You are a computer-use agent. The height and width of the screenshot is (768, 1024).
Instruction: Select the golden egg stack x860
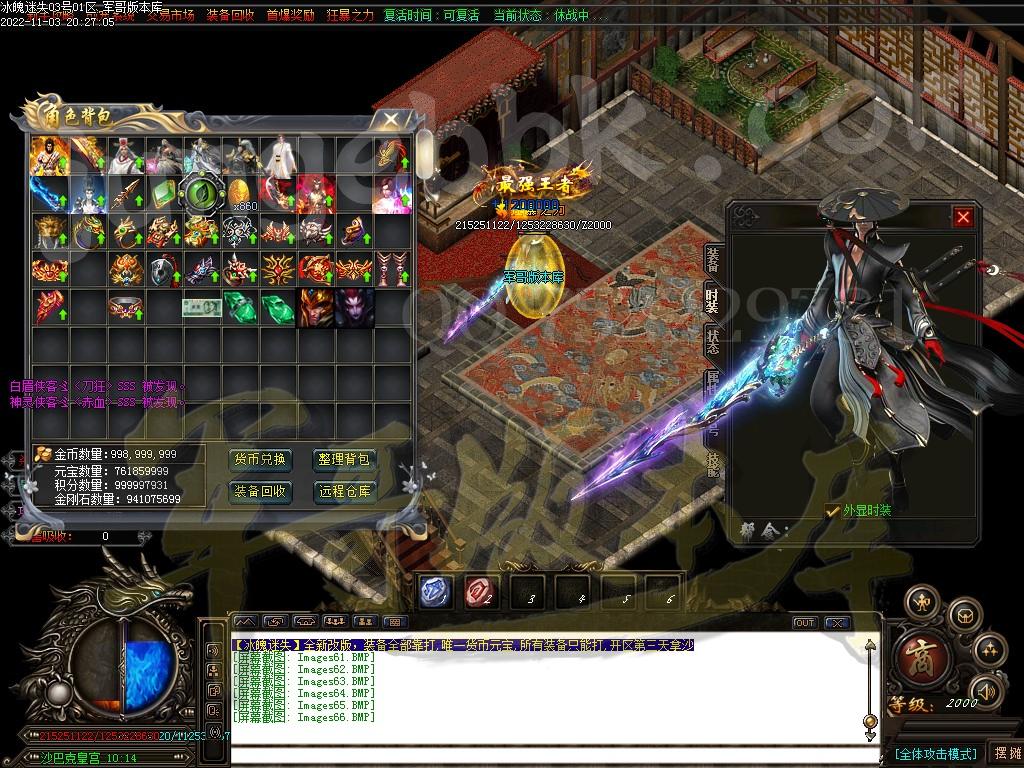pyautogui.click(x=238, y=192)
